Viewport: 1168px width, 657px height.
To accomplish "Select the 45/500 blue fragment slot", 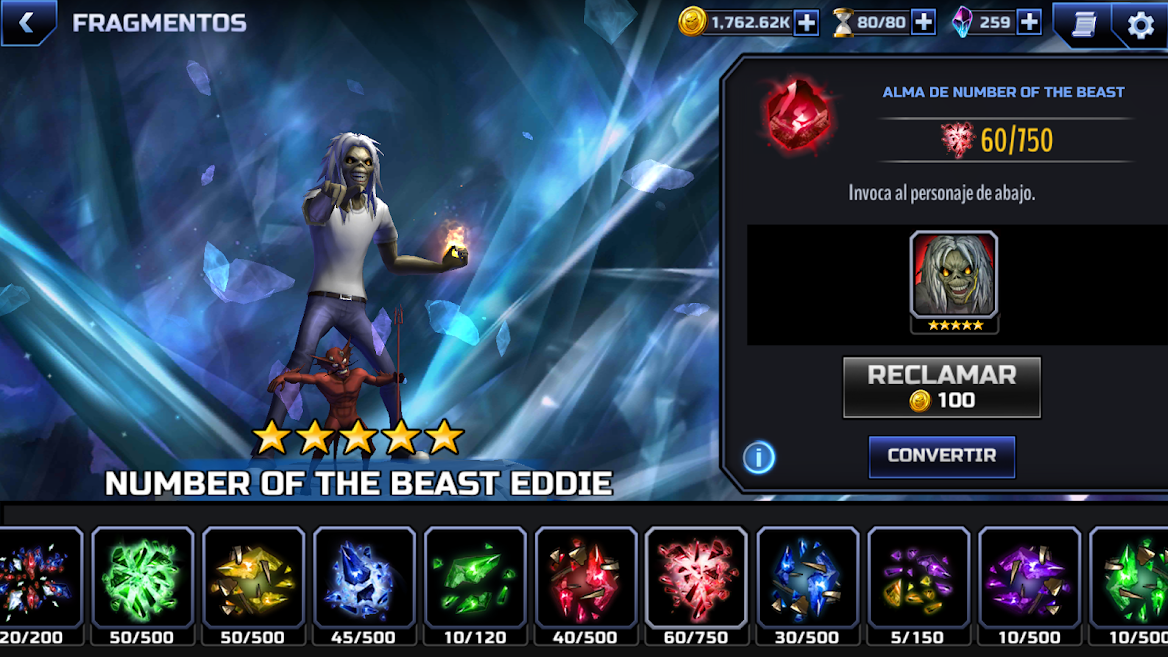I will pyautogui.click(x=364, y=578).
